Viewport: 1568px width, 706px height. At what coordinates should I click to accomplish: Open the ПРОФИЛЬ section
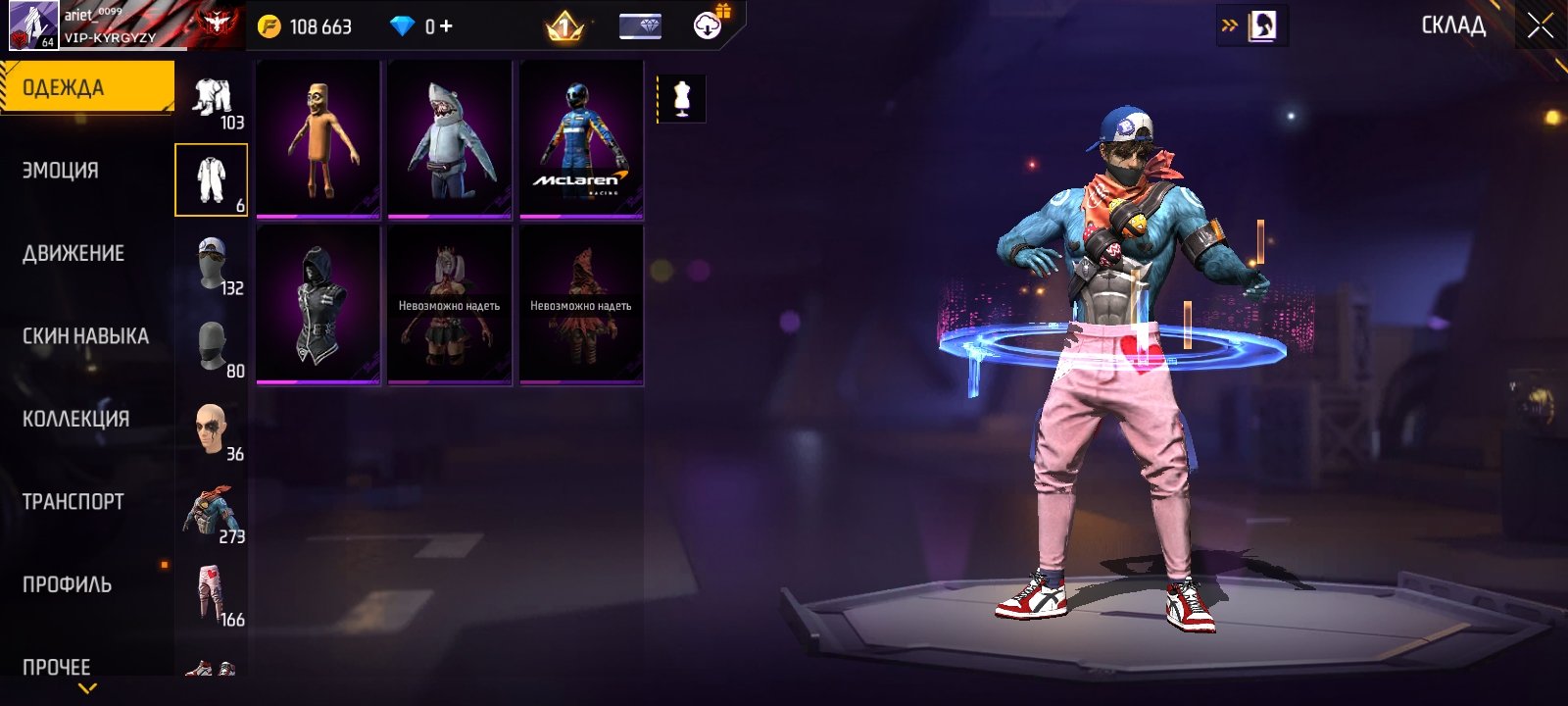(67, 584)
